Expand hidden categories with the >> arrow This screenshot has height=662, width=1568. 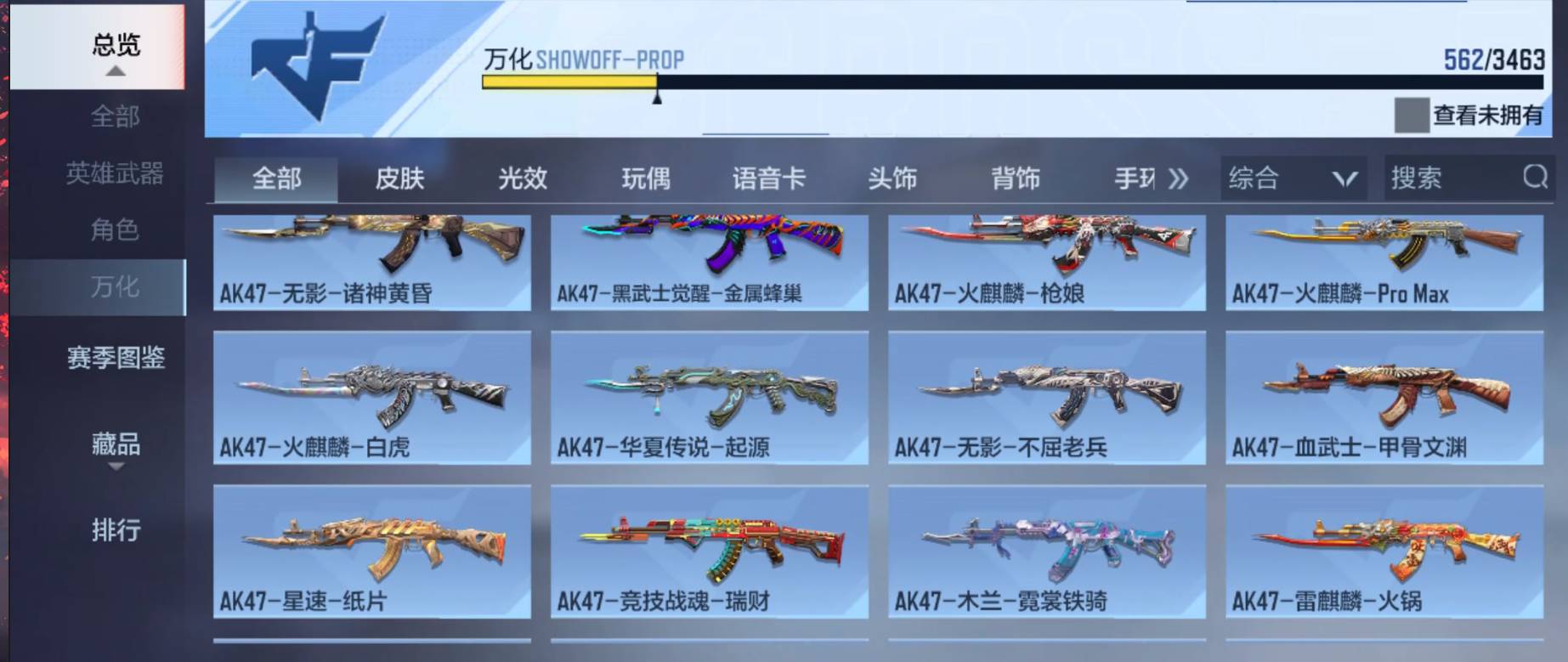click(1179, 178)
